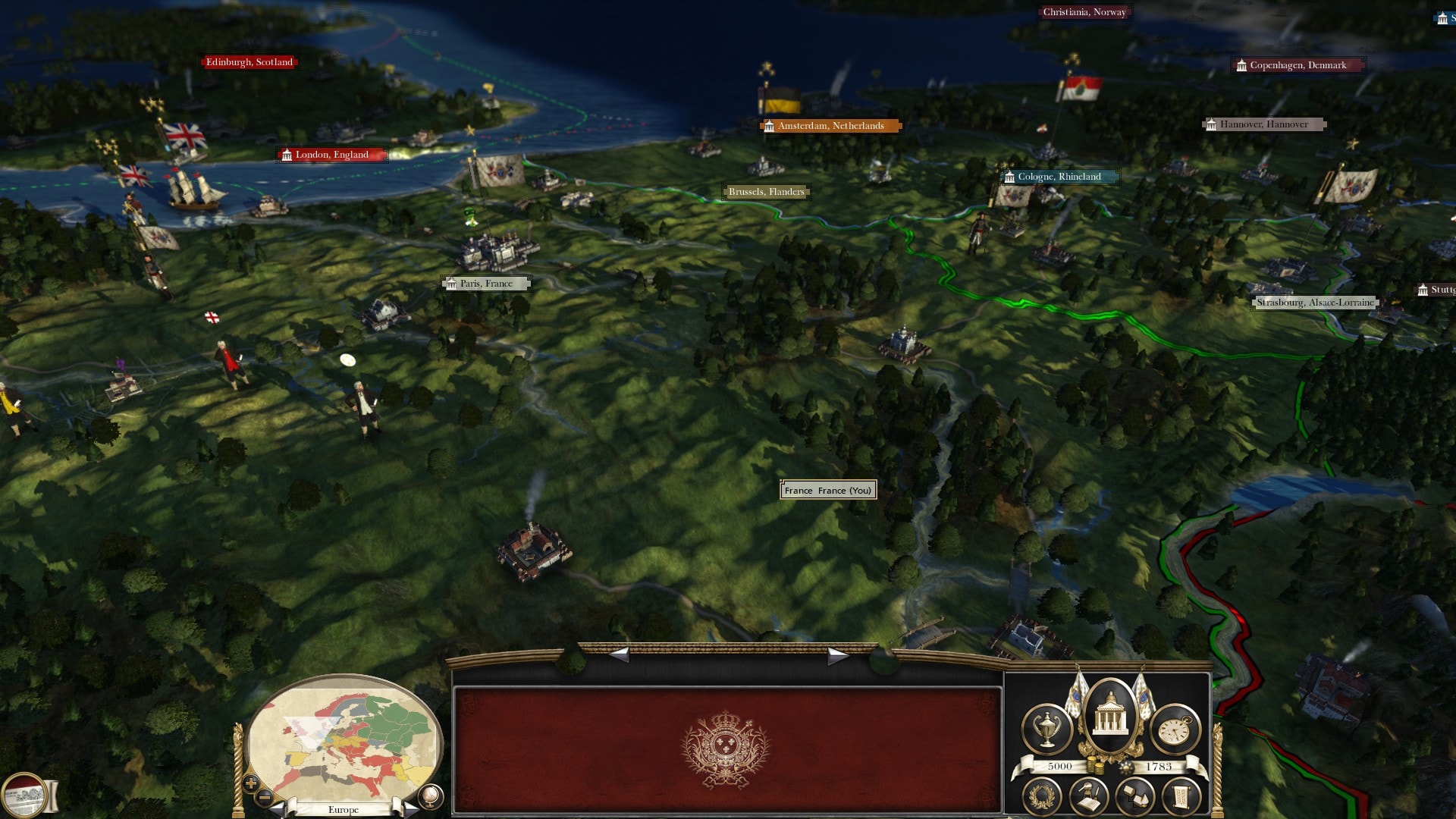
Task: Open the laurel wreath panel
Action: pos(1041,797)
